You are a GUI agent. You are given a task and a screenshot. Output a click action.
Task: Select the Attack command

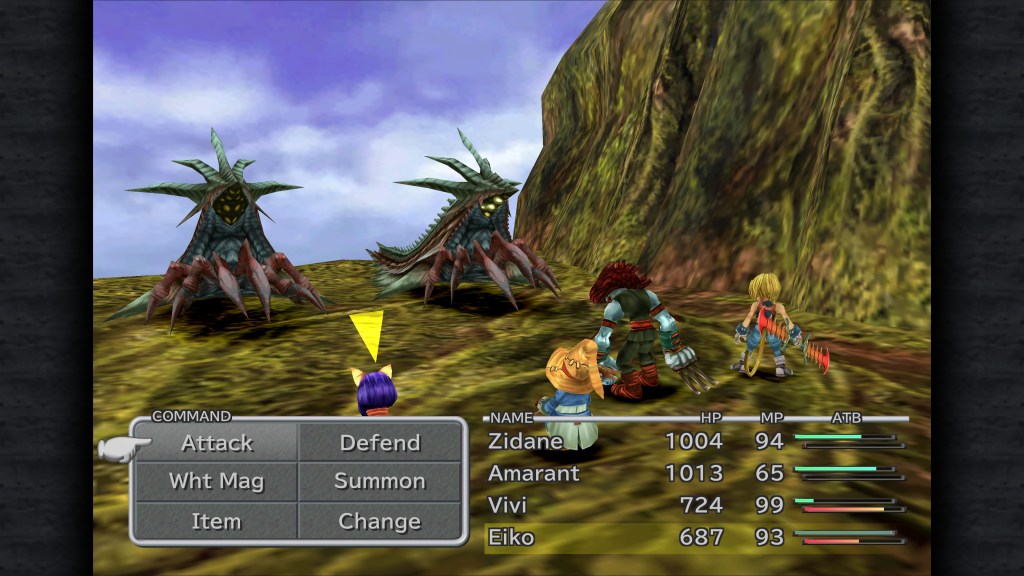pyautogui.click(x=217, y=443)
